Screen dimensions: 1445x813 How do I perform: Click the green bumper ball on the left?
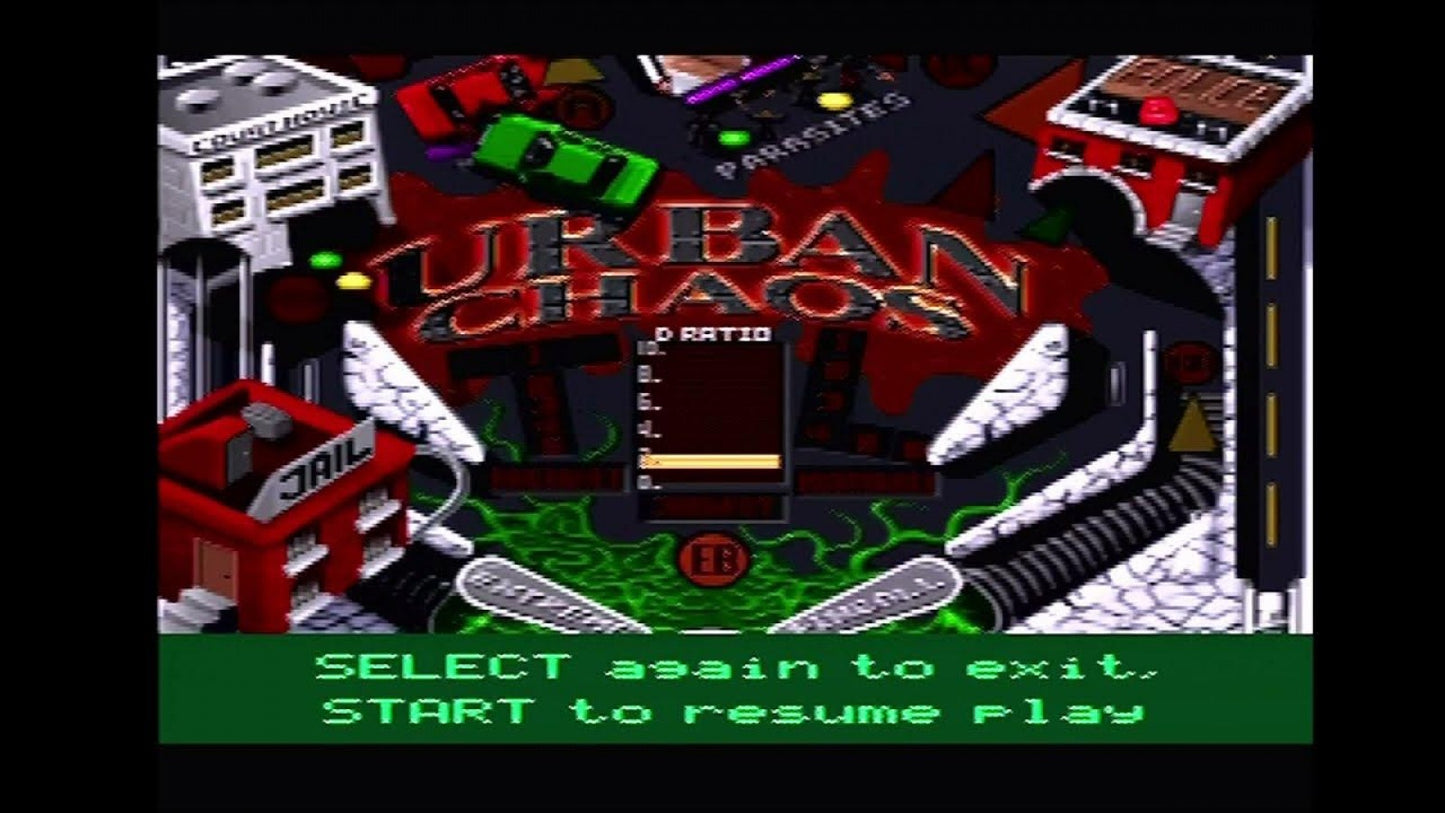[x=325, y=260]
